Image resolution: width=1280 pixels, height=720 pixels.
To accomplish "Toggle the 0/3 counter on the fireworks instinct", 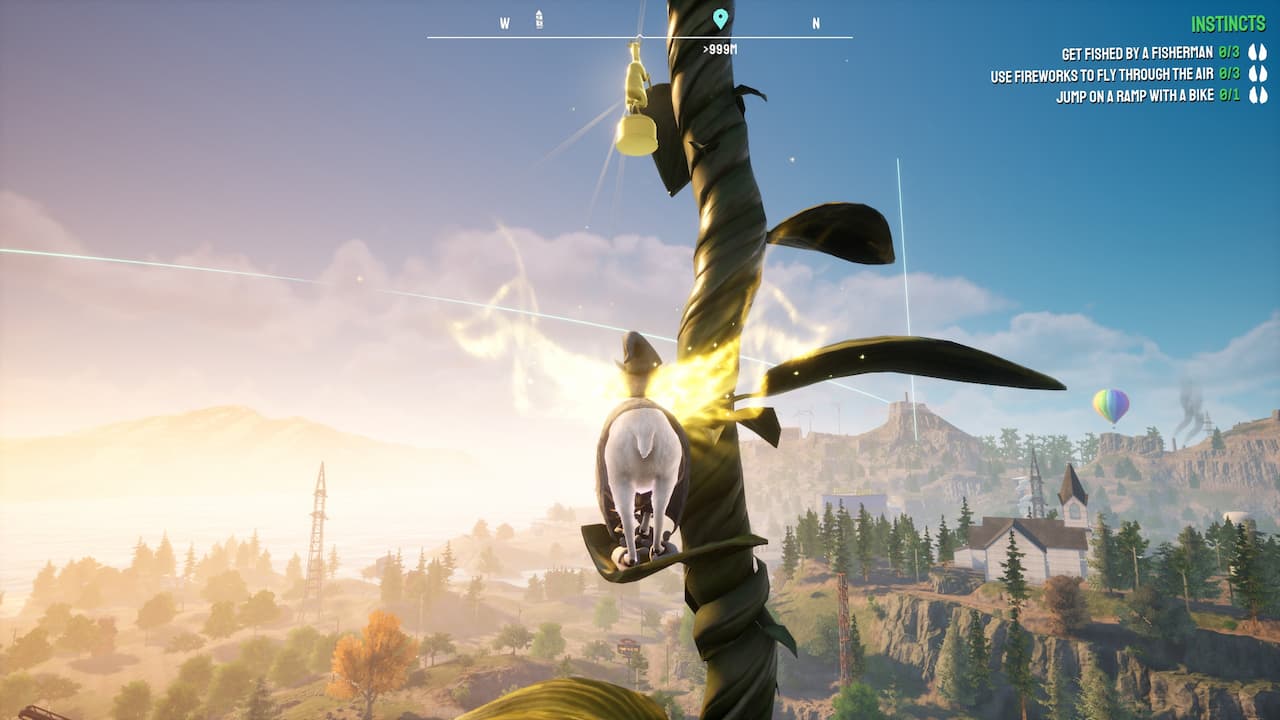I will coord(1227,73).
